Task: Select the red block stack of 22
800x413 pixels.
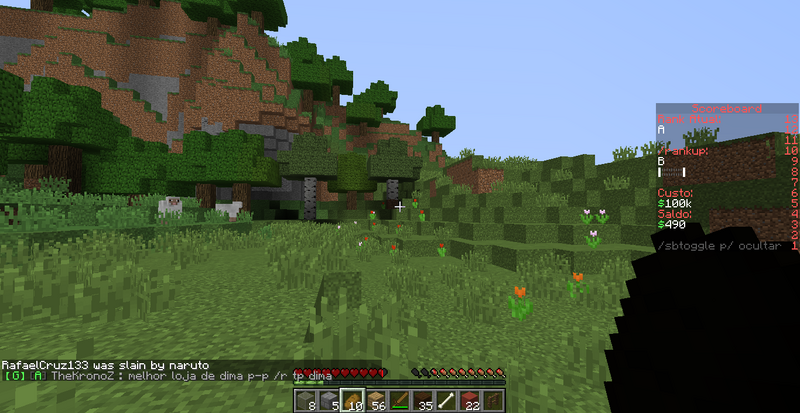Action: coord(471,400)
